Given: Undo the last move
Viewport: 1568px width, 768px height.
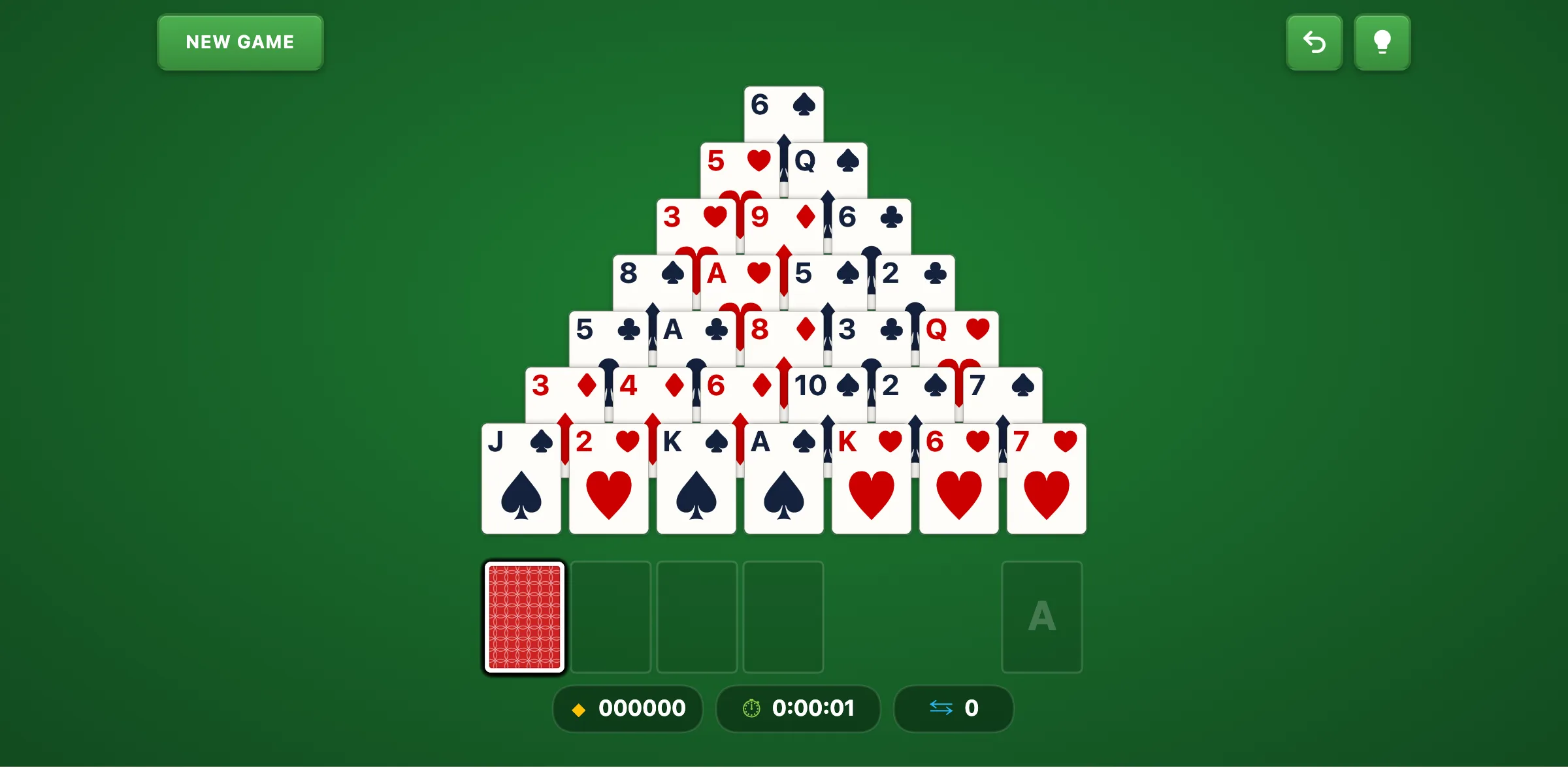Looking at the screenshot, I should [1315, 42].
